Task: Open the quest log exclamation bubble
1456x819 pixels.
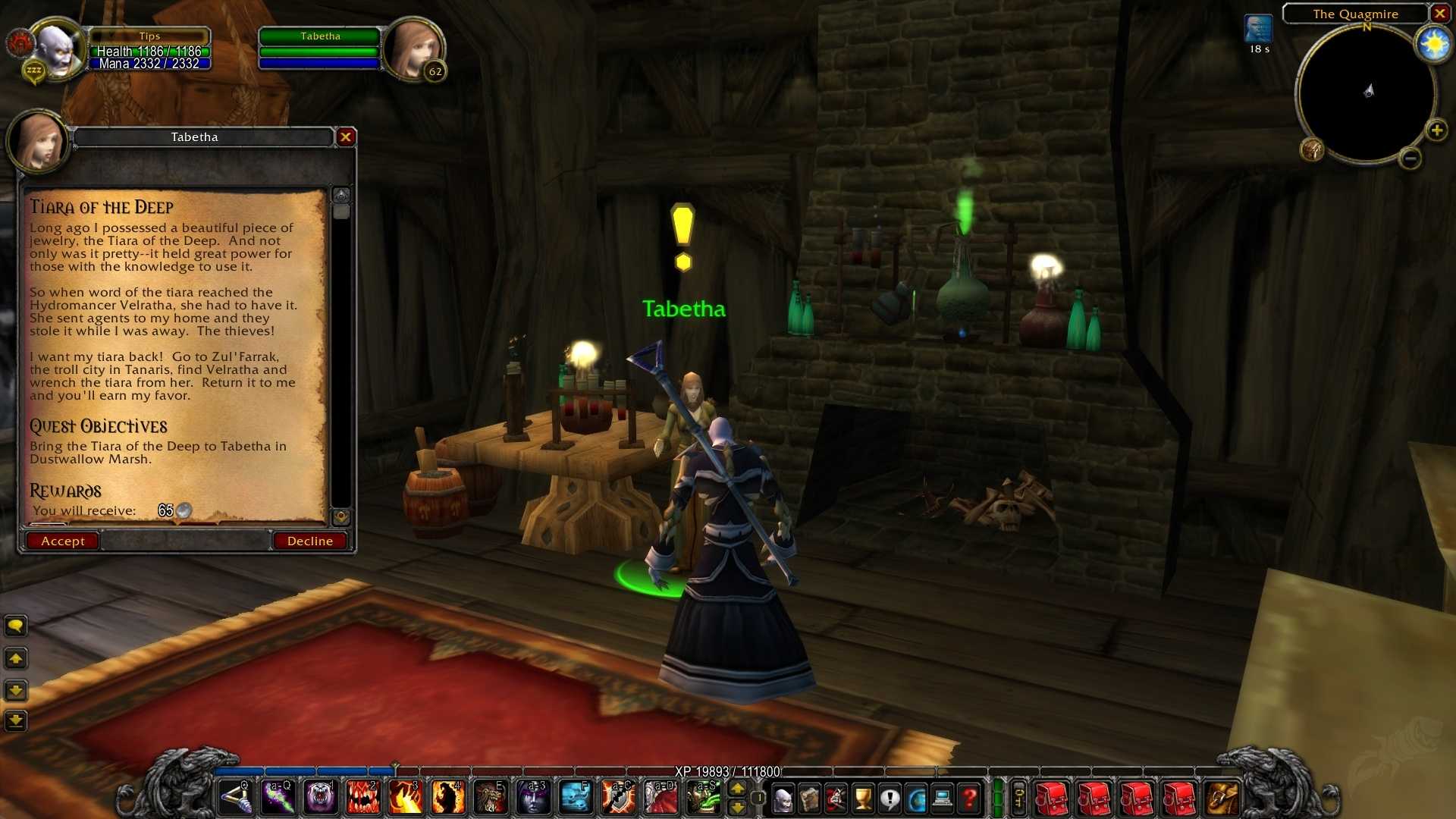Action: (890, 799)
